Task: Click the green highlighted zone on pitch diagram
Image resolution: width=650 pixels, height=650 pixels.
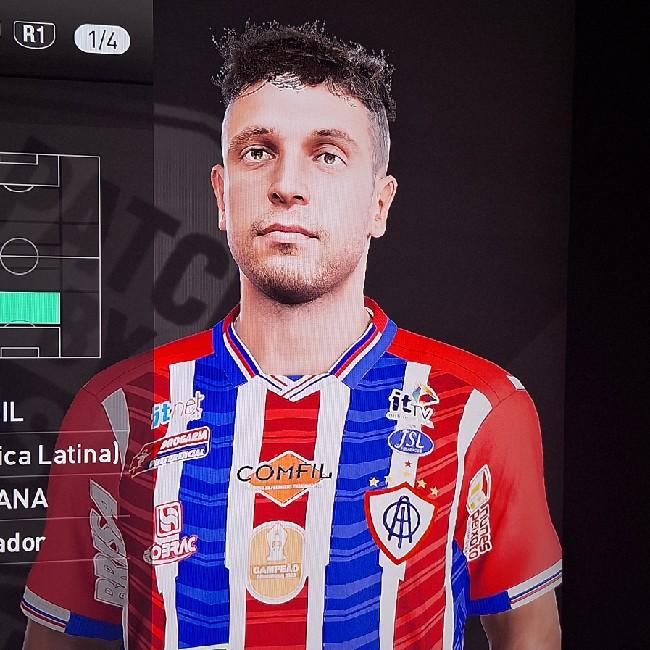Action: tap(30, 307)
